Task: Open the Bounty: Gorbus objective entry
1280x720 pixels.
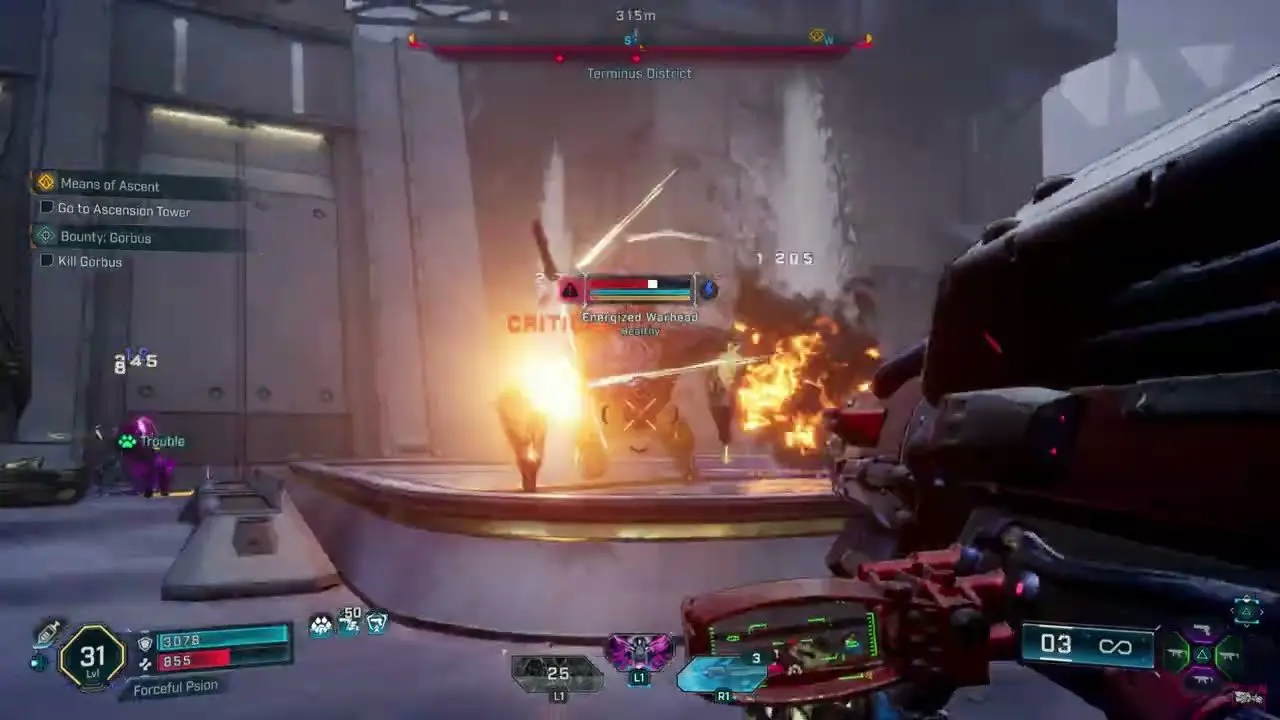Action: click(105, 238)
